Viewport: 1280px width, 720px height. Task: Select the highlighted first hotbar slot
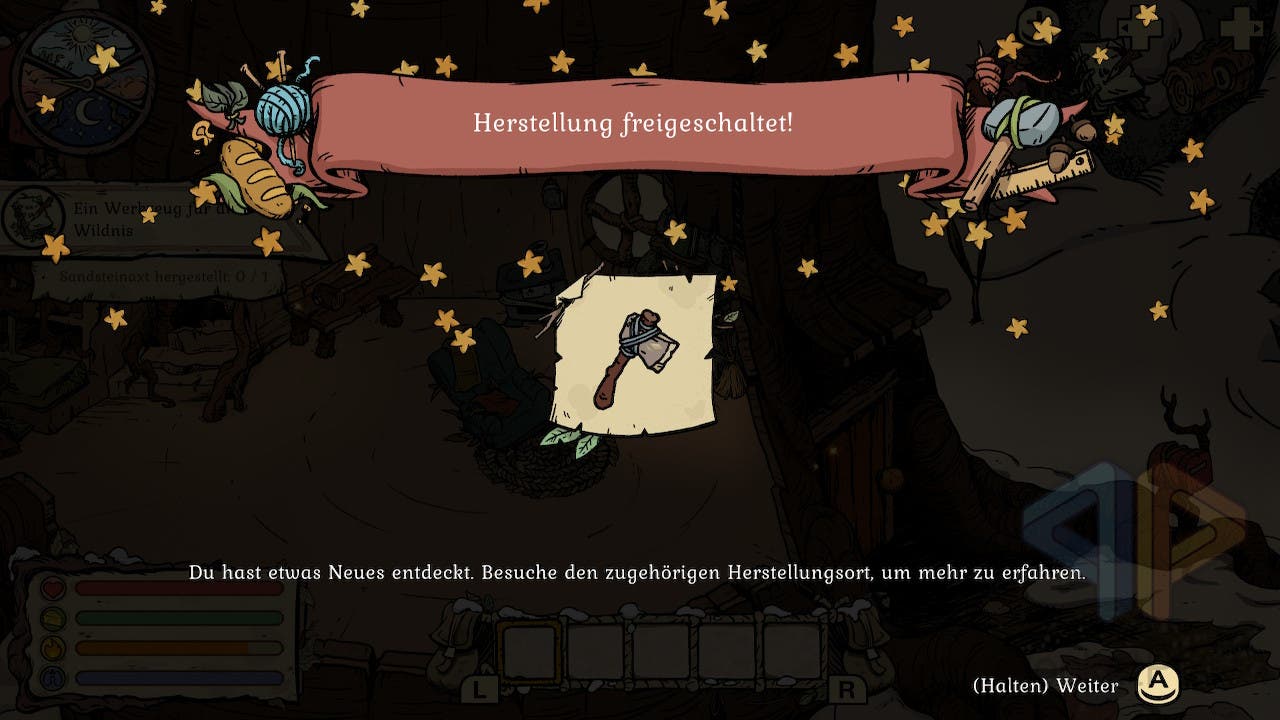(529, 651)
